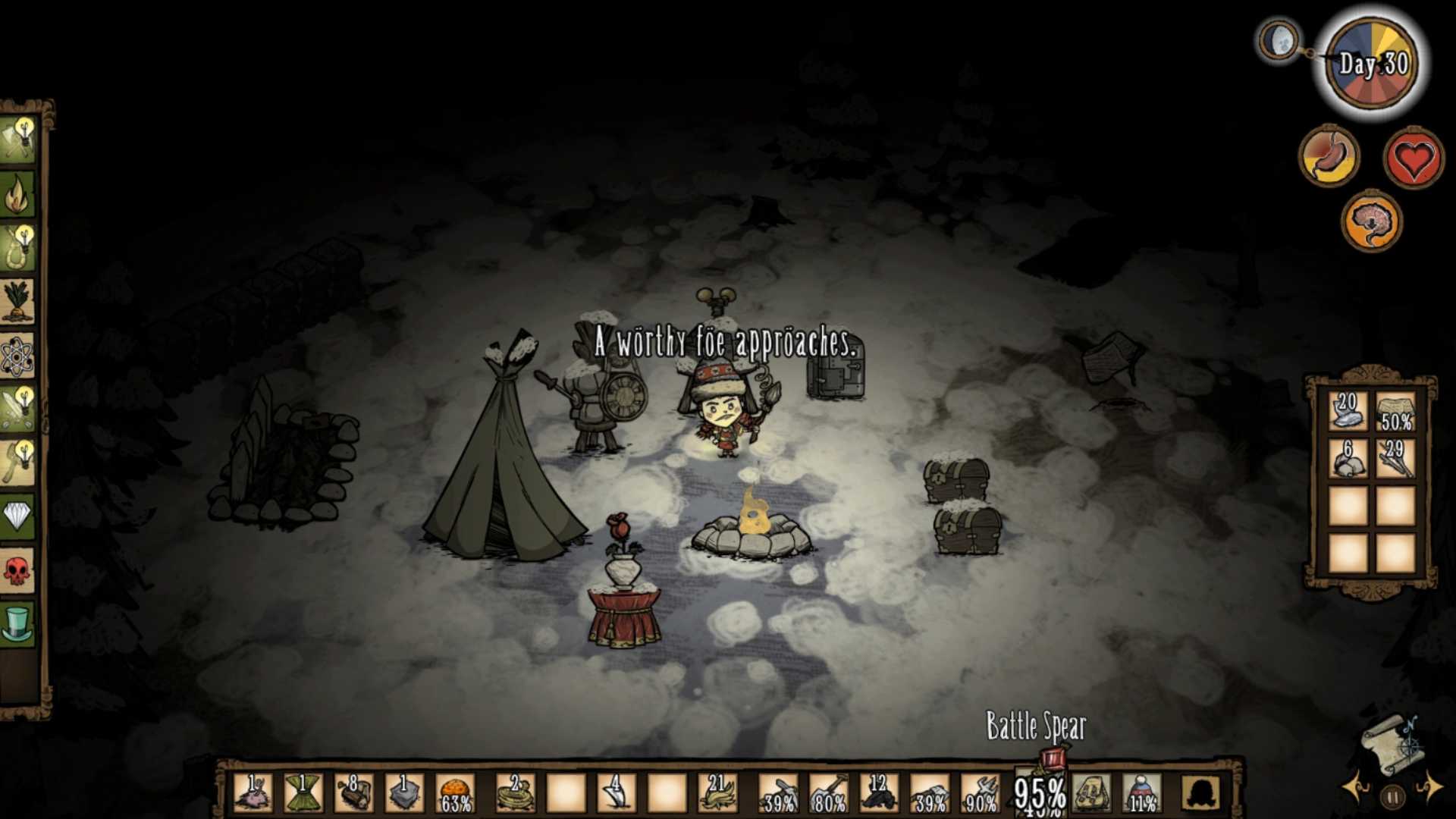Select the equipped Battle Spear slot
This screenshot has width=1456, height=819.
point(1040,793)
